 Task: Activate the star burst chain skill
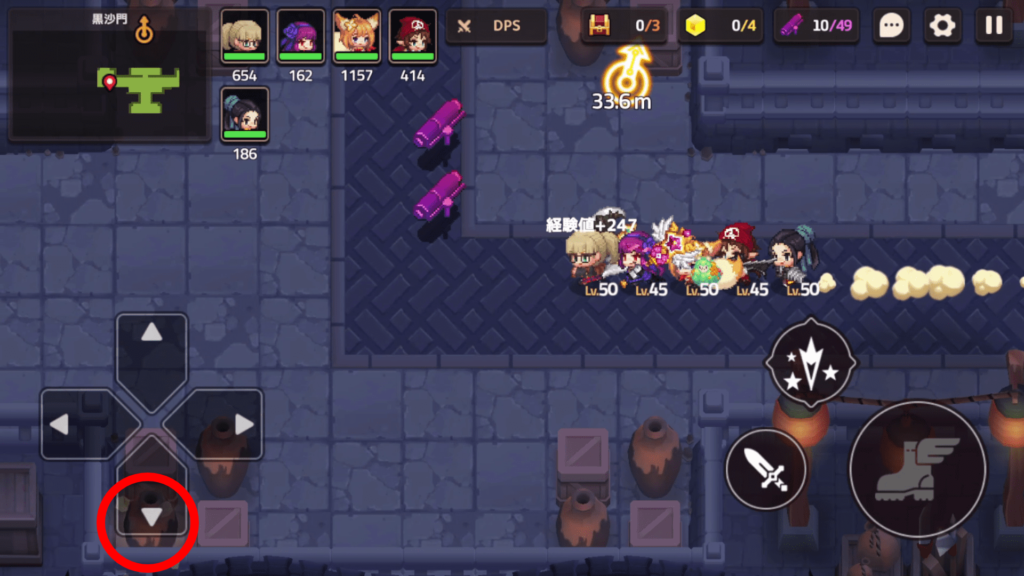[810, 364]
